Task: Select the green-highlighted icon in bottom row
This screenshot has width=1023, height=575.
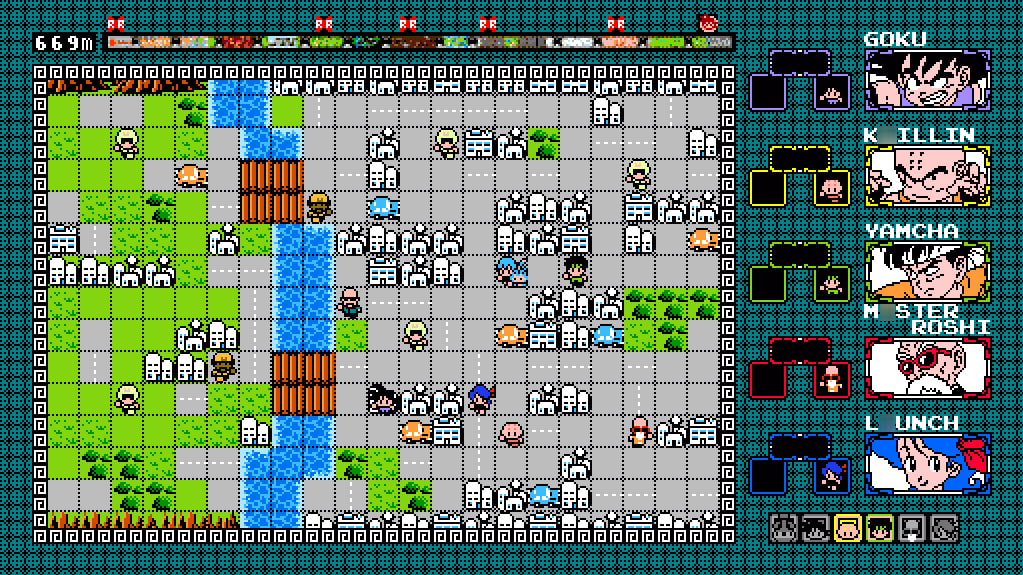Action: click(880, 527)
